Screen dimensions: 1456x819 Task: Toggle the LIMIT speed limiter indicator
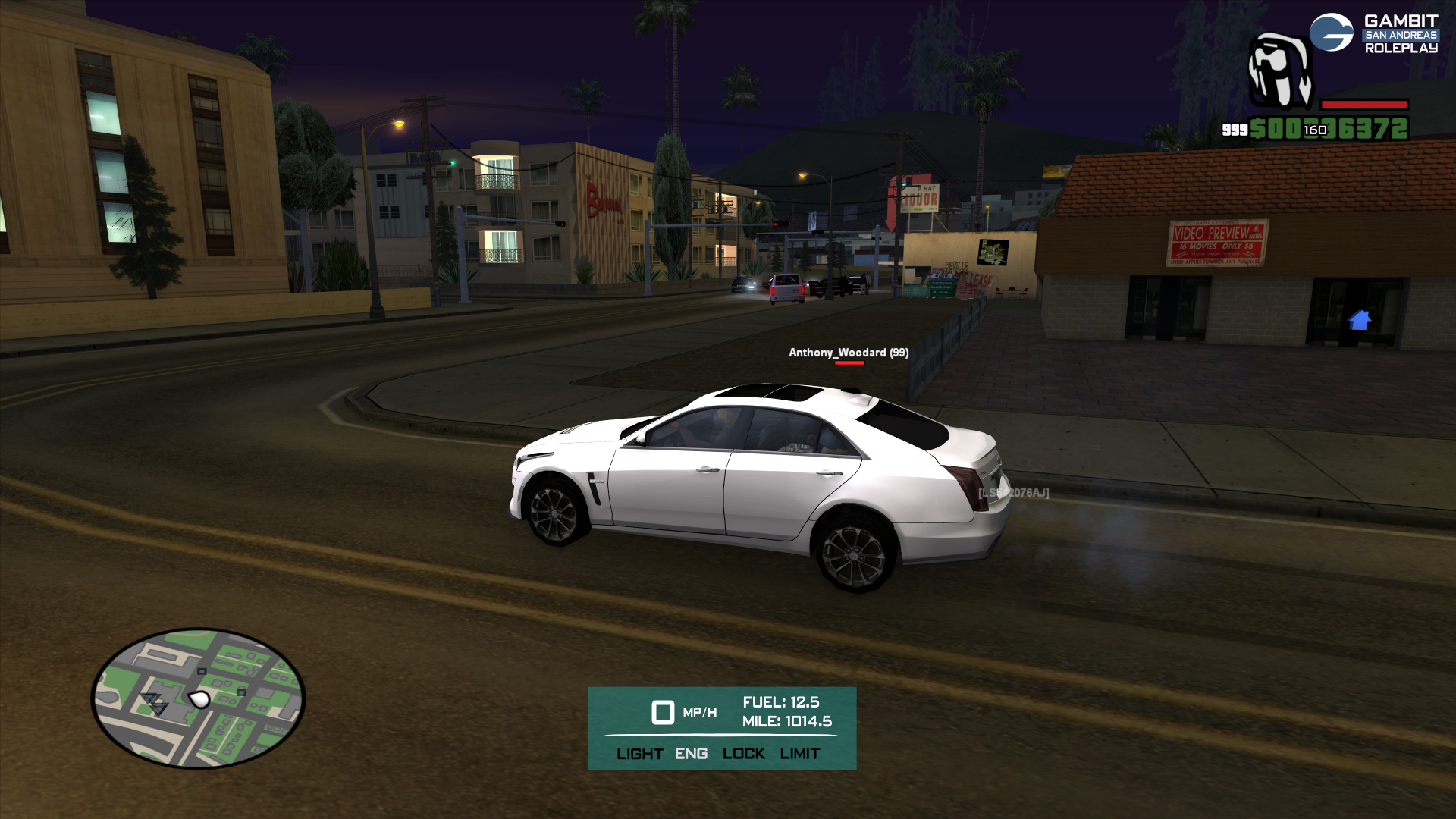[799, 754]
